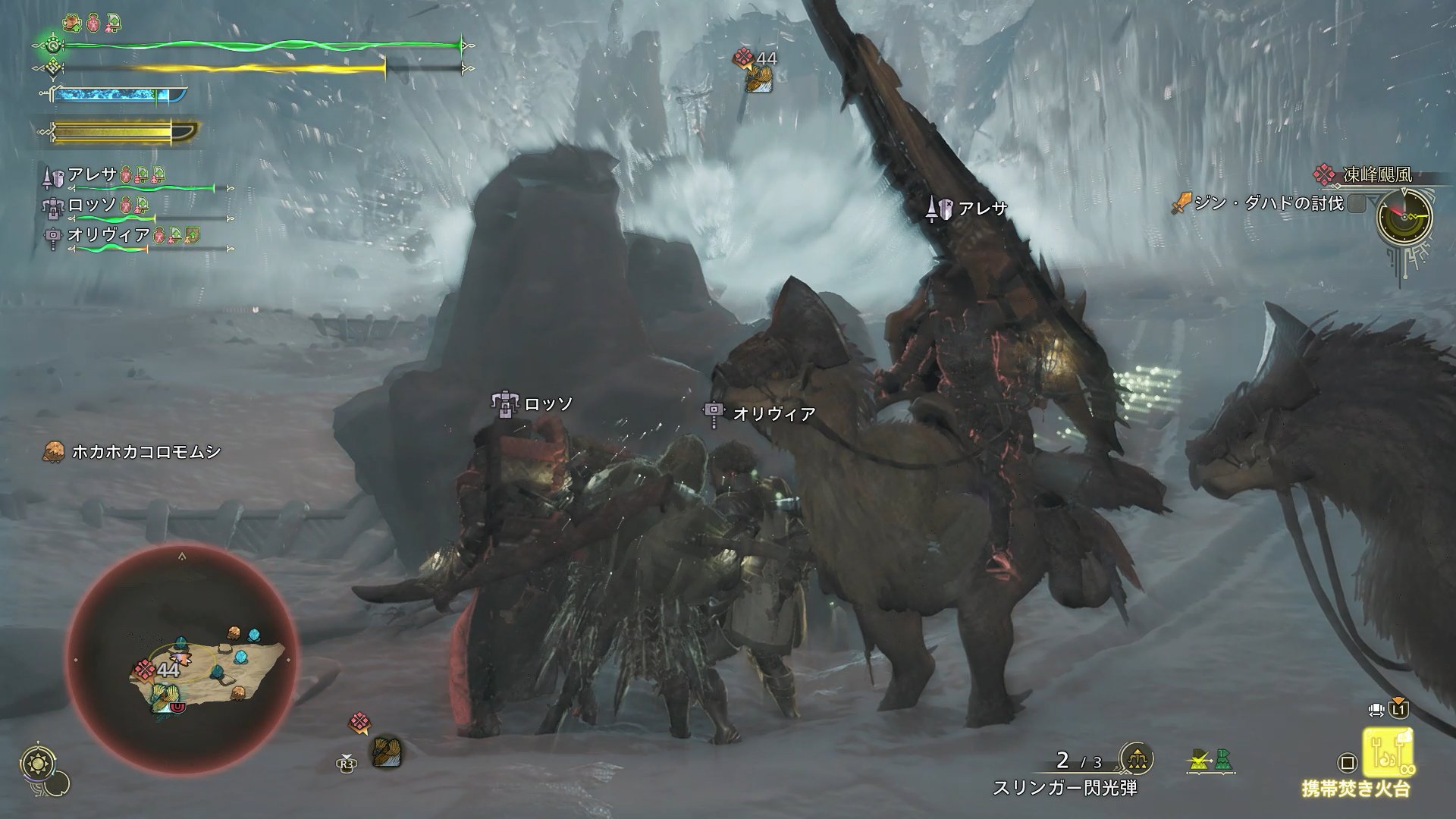The image size is (1456, 819).
Task: Click the quest timer clock dial
Action: 1405,215
